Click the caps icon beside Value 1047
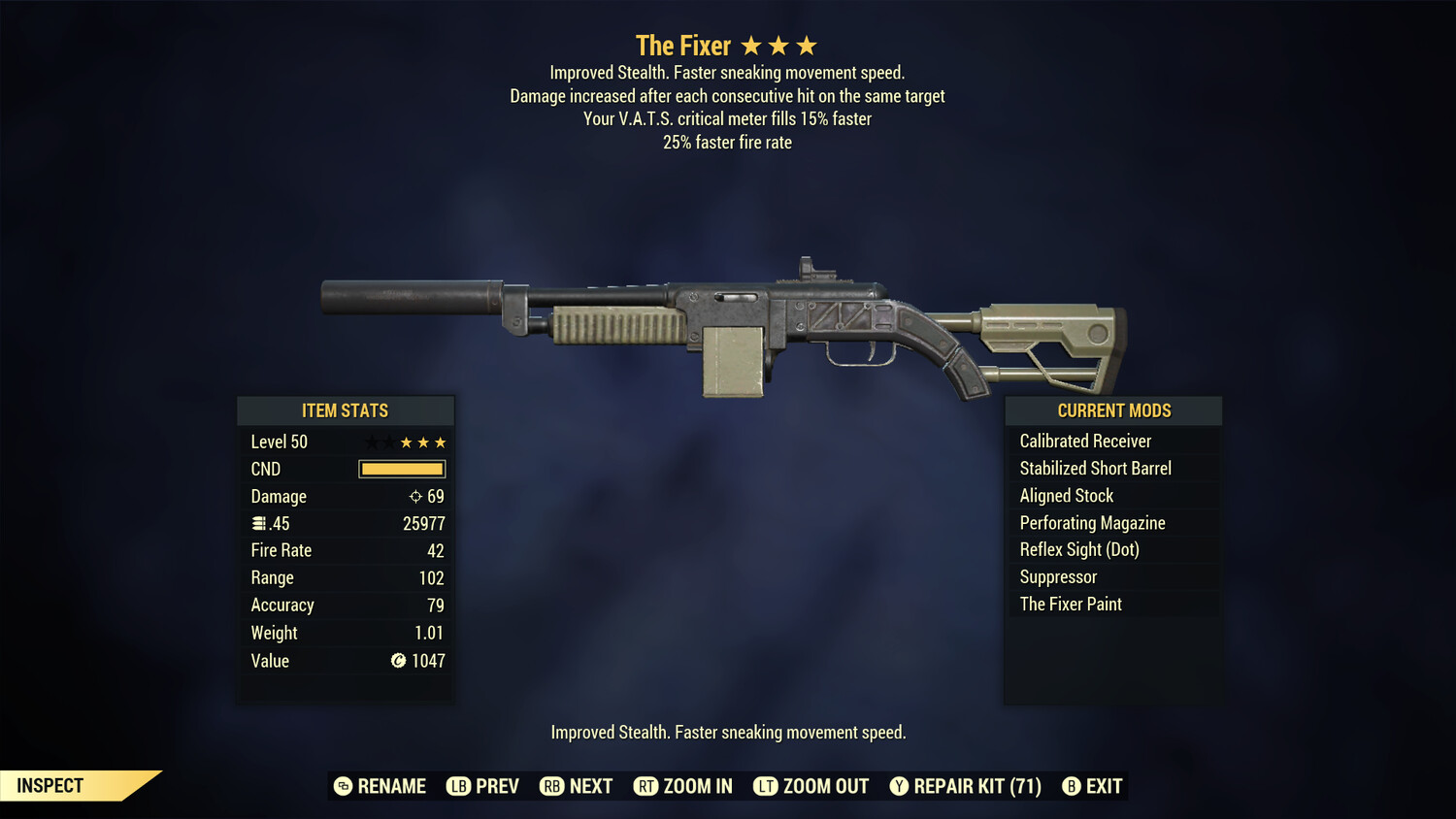 coord(397,661)
